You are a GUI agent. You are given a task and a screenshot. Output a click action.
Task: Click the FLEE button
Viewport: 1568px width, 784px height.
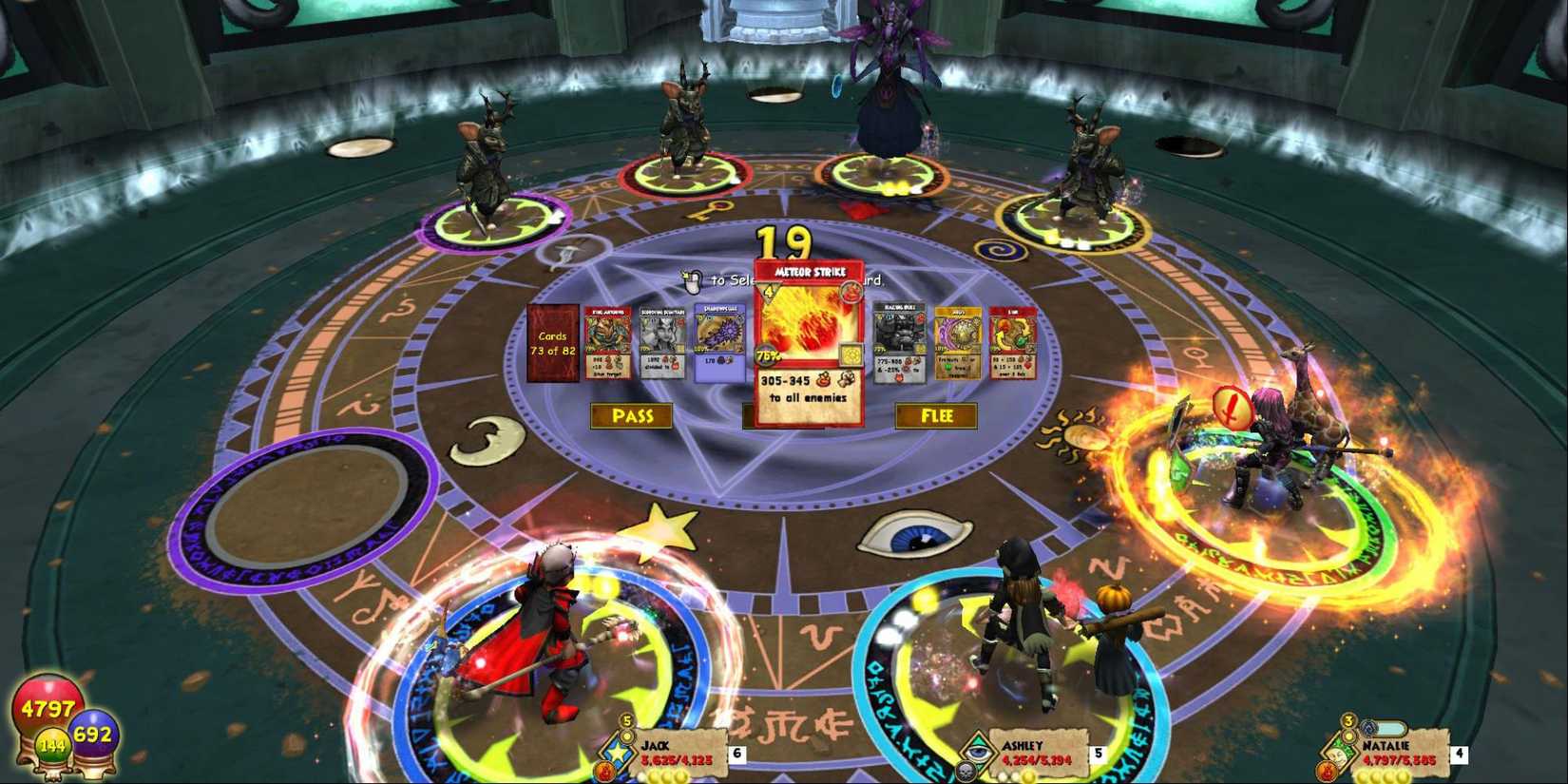pyautogui.click(x=936, y=415)
